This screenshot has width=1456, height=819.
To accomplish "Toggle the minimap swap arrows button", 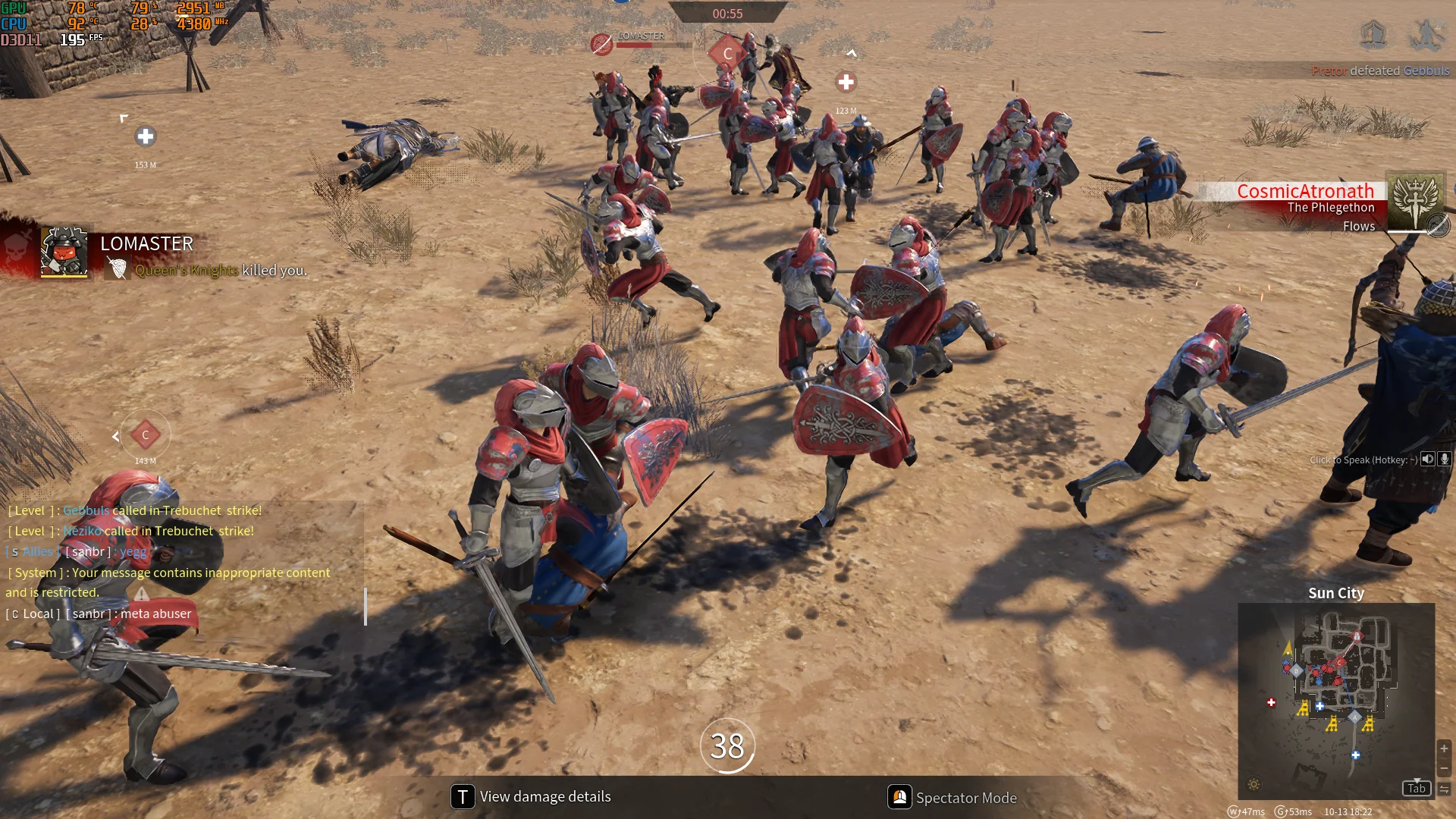I will [1444, 789].
